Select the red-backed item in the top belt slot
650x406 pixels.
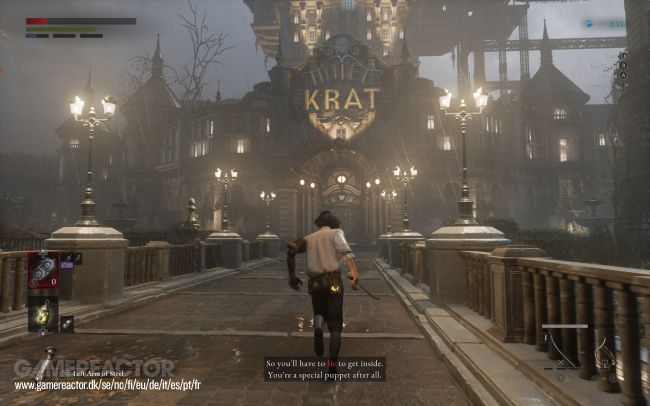[43, 271]
